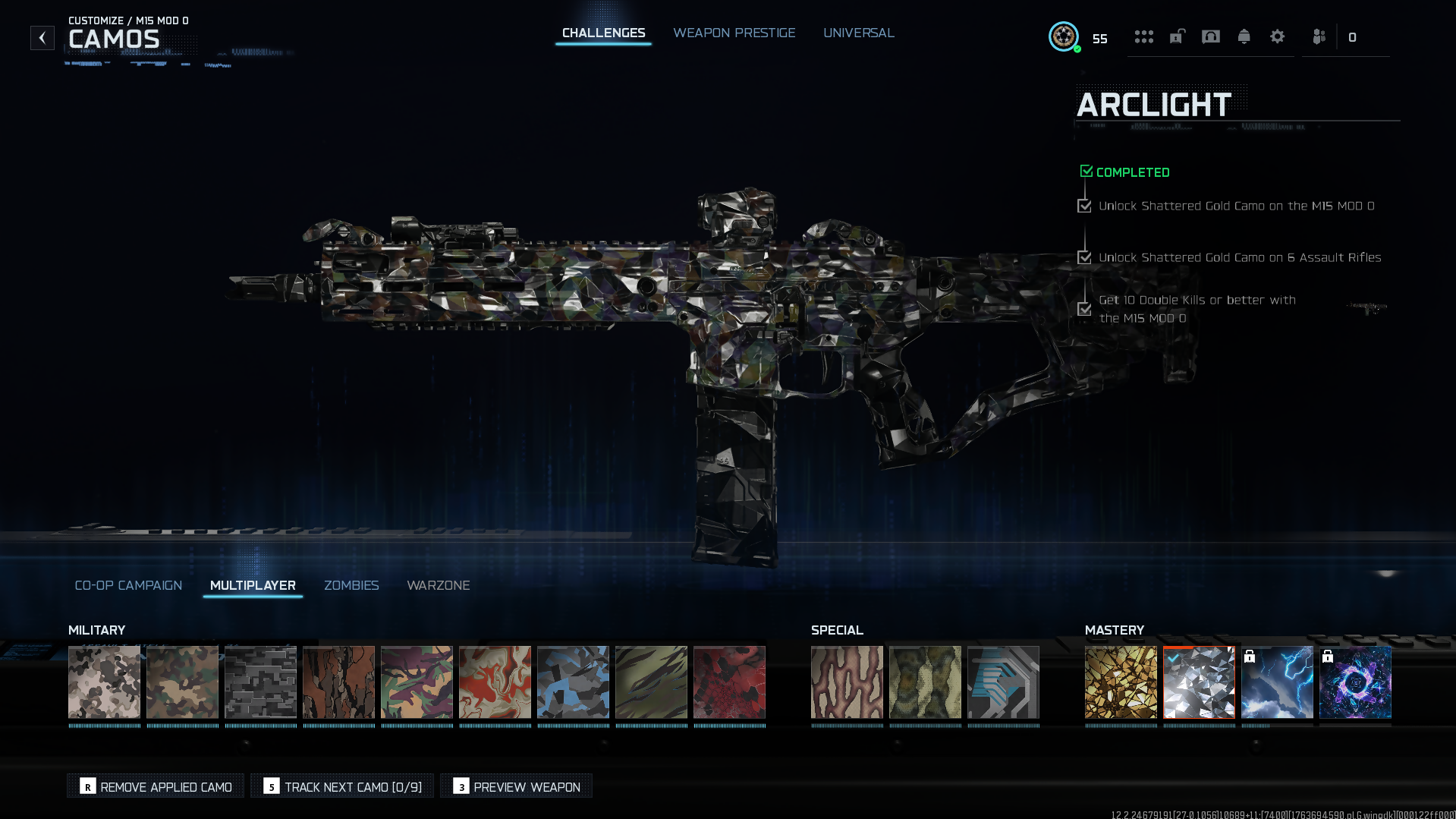Select the locked blue lightning mastery camo
Screen dimensions: 1456x819
[x=1277, y=682]
